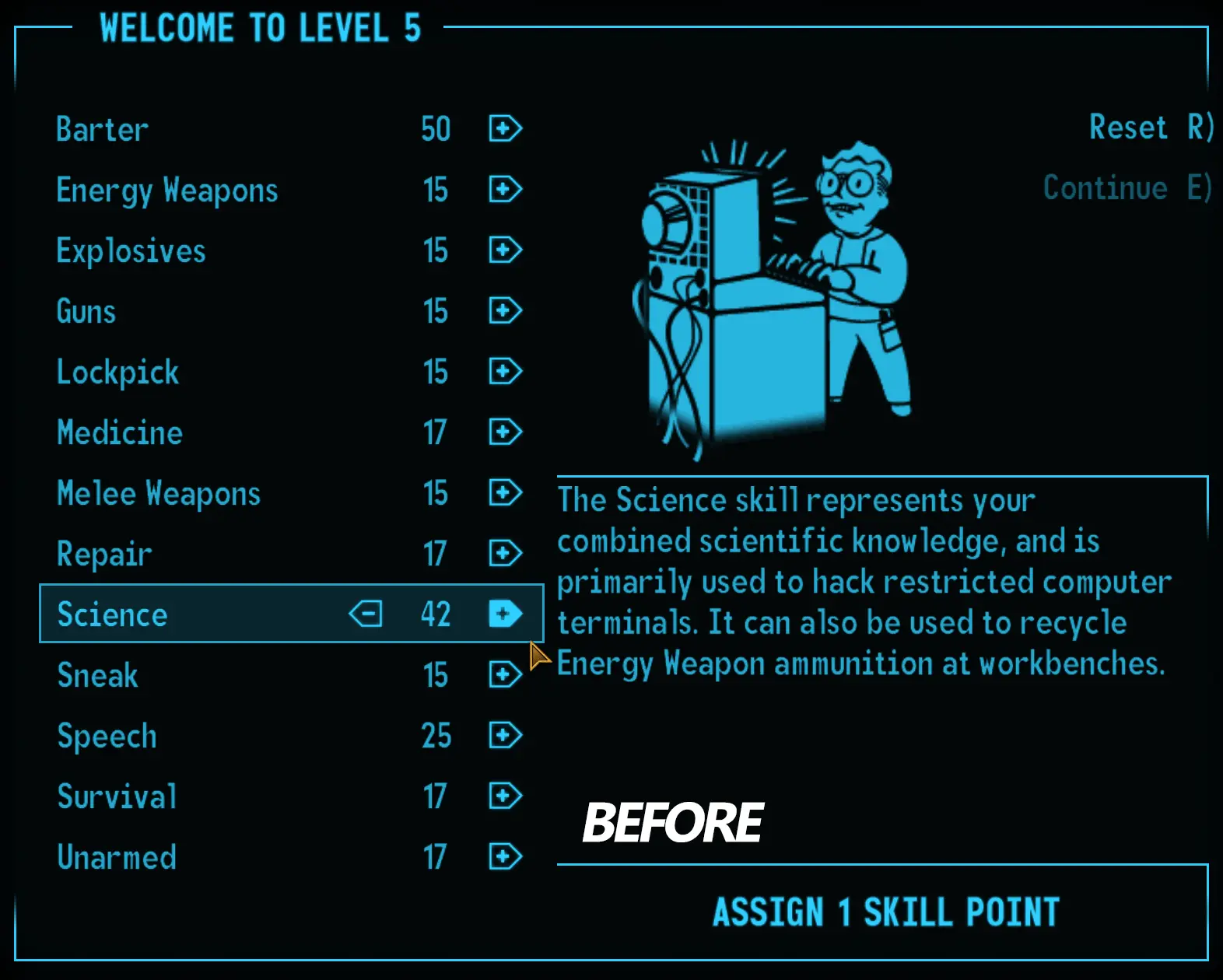1223x980 pixels.
Task: Click the plus icon next to Barter
Action: (504, 129)
